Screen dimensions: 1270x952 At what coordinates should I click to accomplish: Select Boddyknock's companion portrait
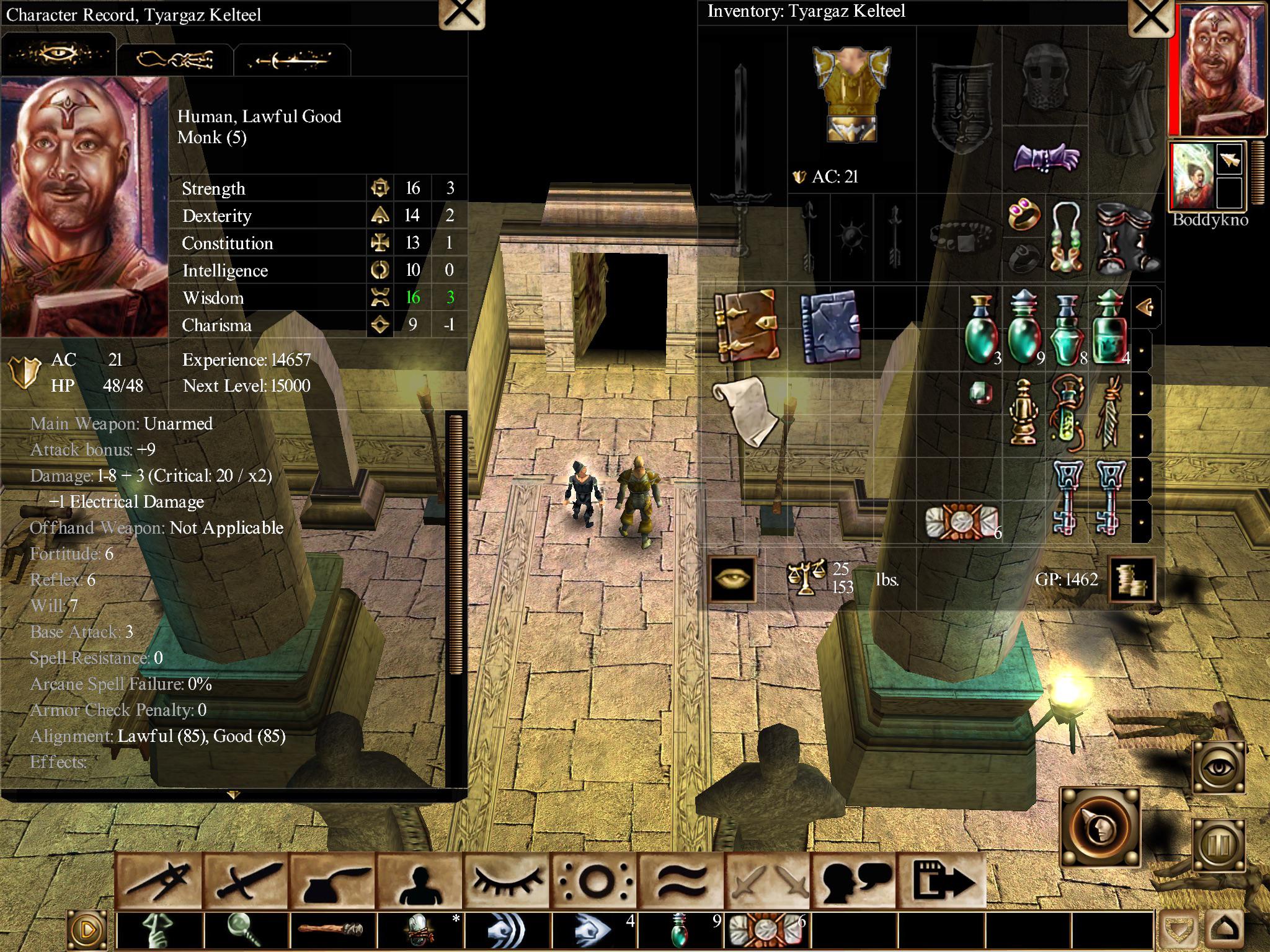coord(1192,177)
